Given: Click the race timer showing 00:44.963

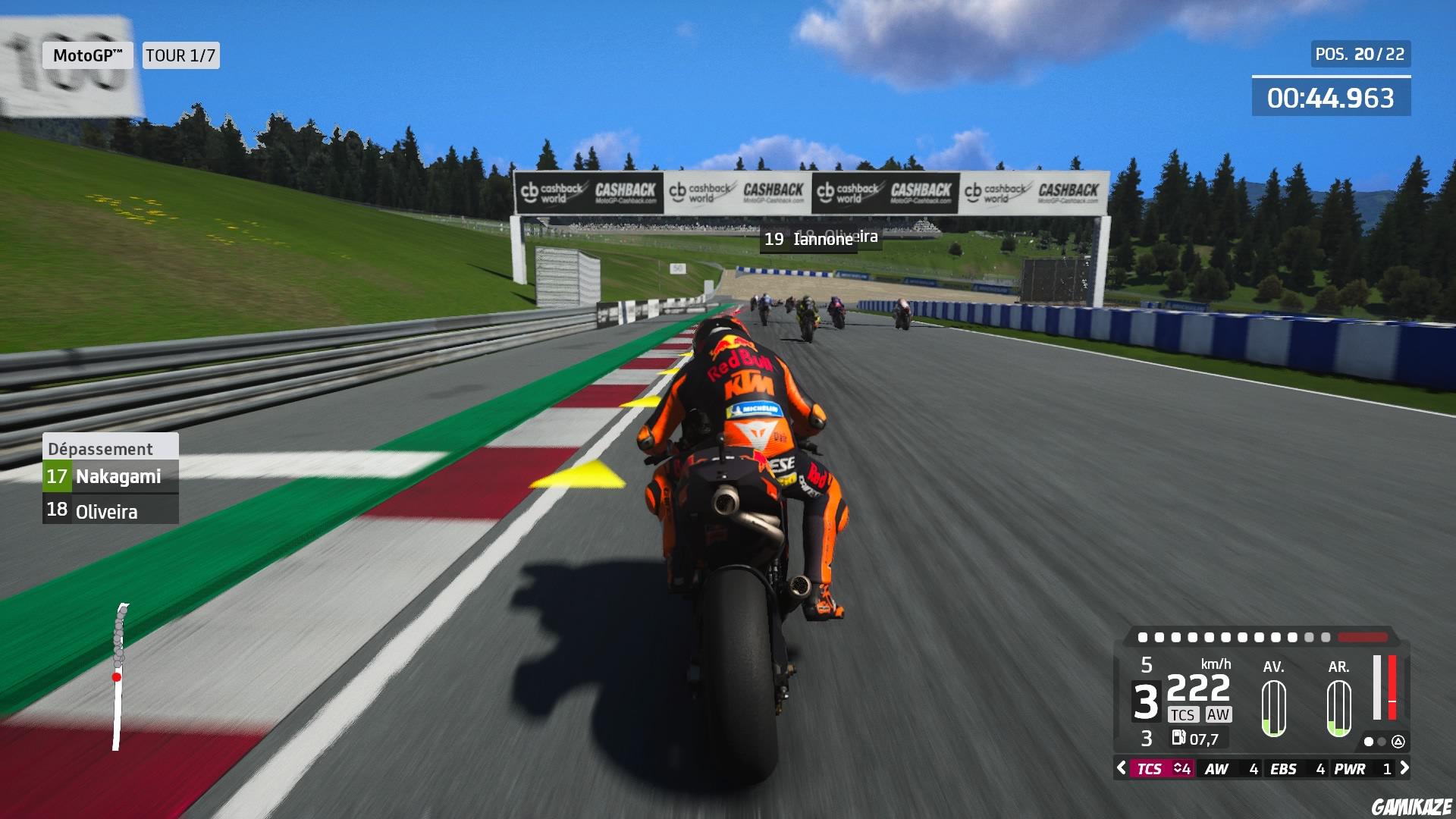Looking at the screenshot, I should [x=1331, y=97].
